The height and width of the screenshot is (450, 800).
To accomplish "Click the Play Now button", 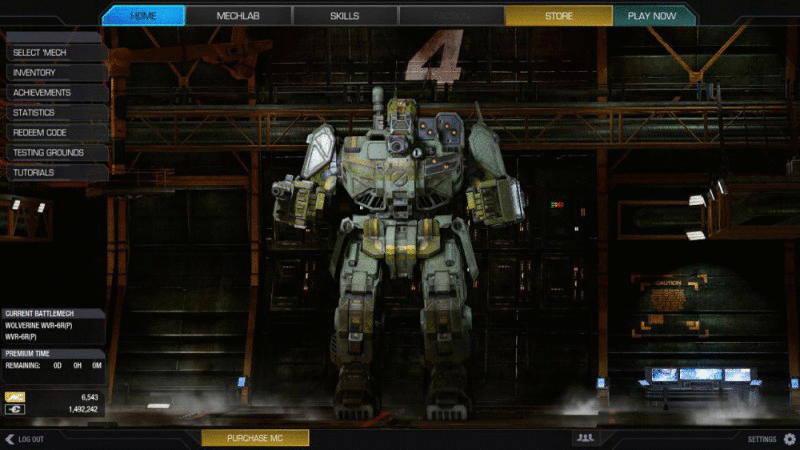I will point(651,16).
